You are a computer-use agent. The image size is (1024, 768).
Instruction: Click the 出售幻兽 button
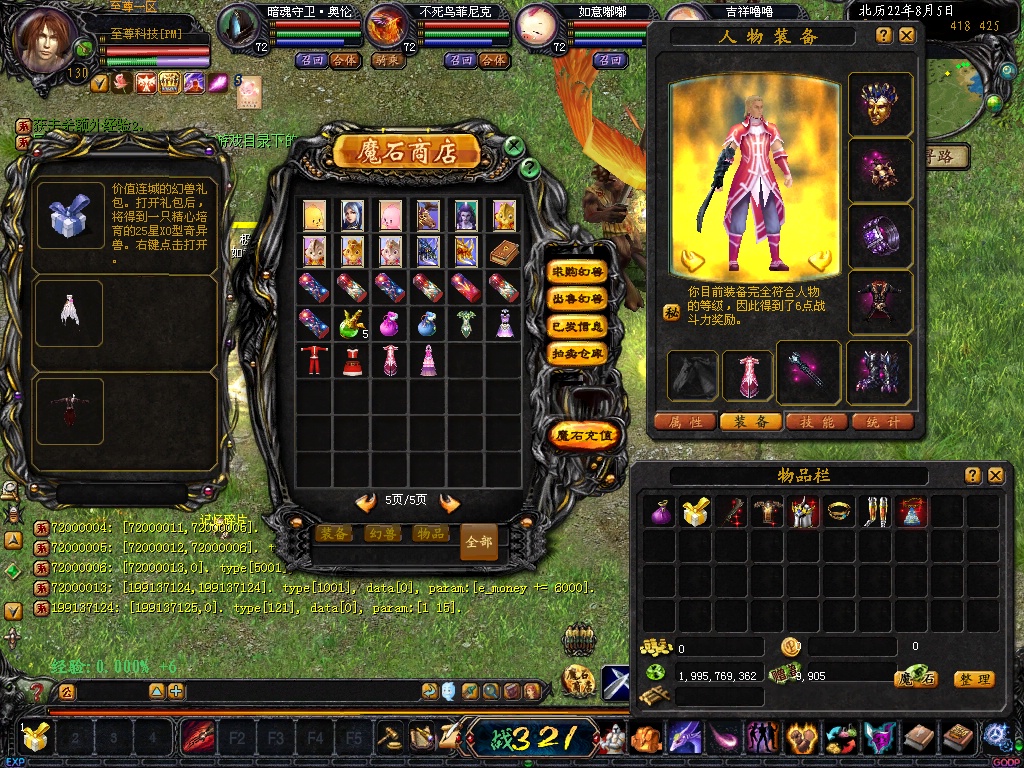578,299
